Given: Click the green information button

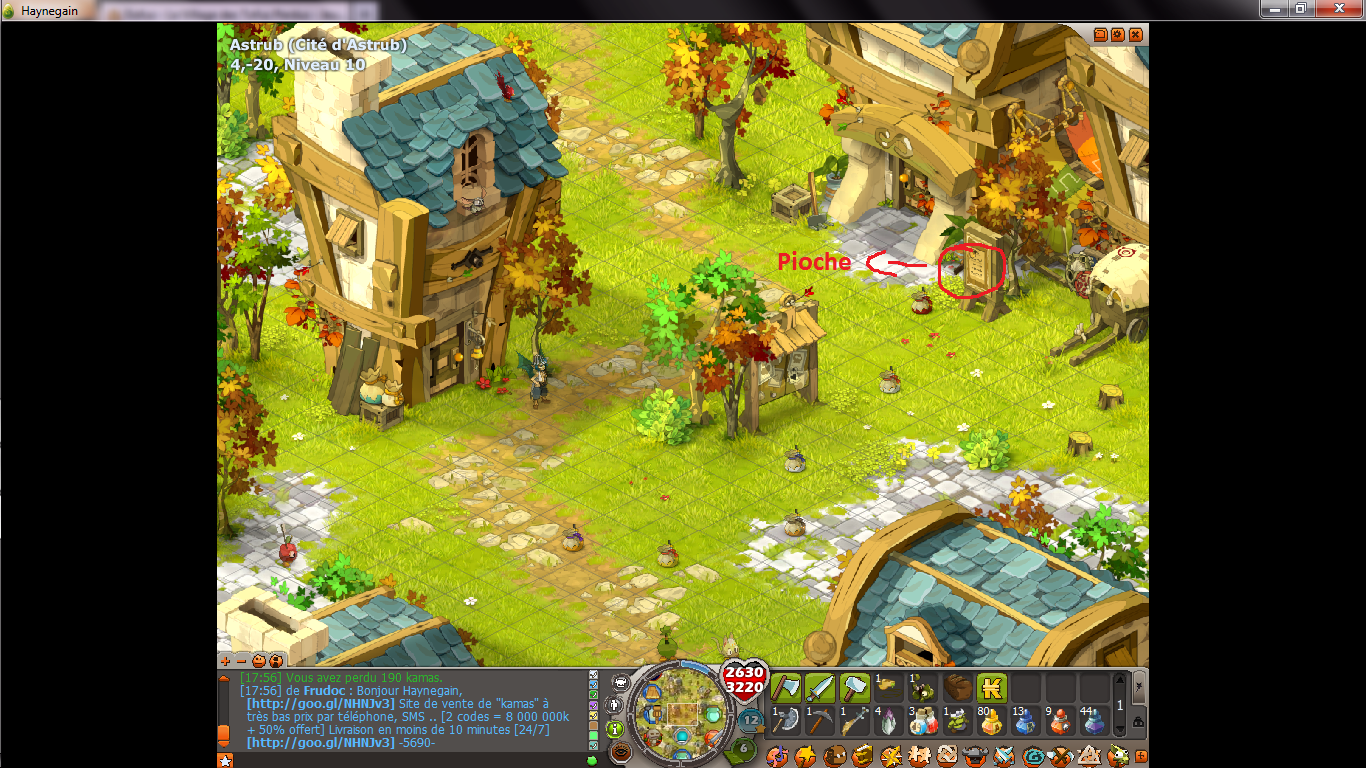Looking at the screenshot, I should pyautogui.click(x=616, y=730).
